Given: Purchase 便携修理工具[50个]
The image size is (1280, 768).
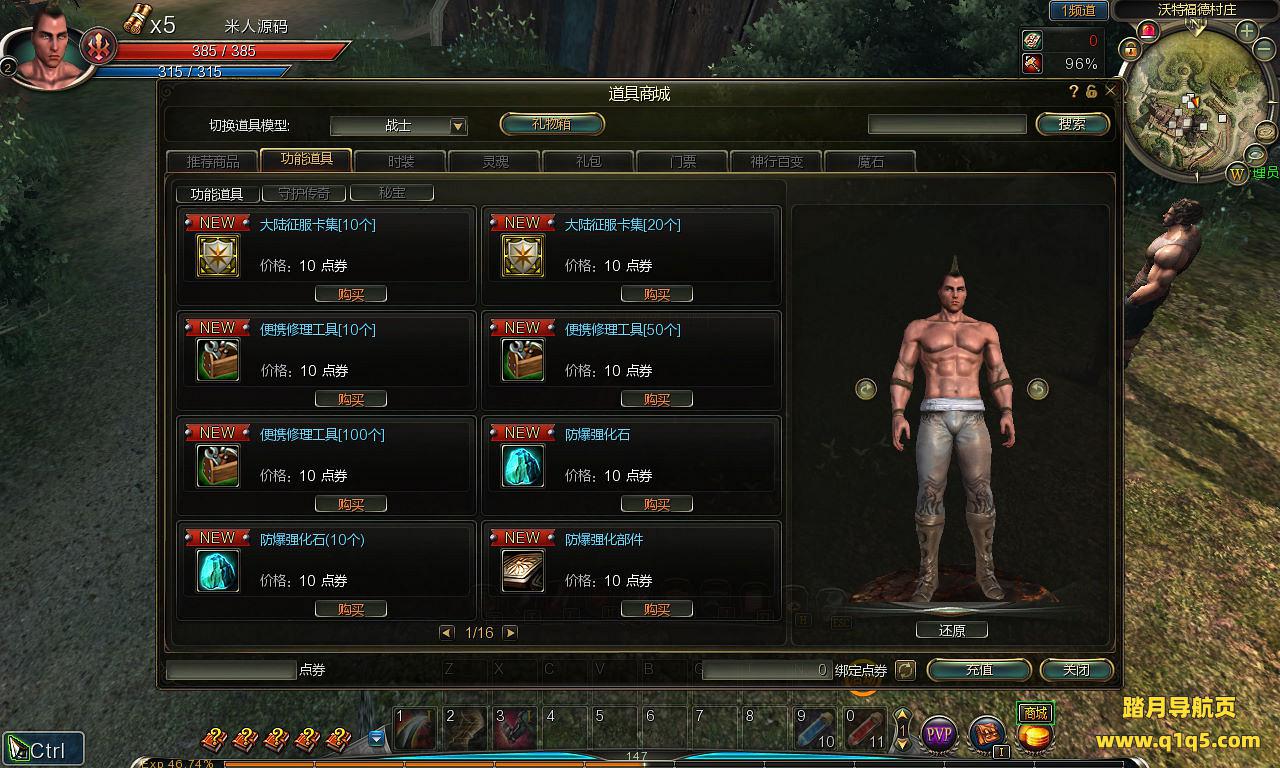Looking at the screenshot, I should click(656, 399).
